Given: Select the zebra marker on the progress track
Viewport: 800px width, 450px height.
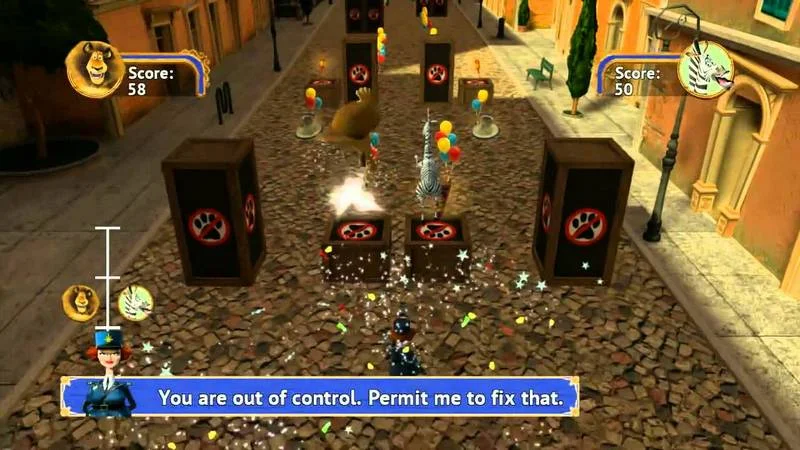Looking at the screenshot, I should pos(135,300).
